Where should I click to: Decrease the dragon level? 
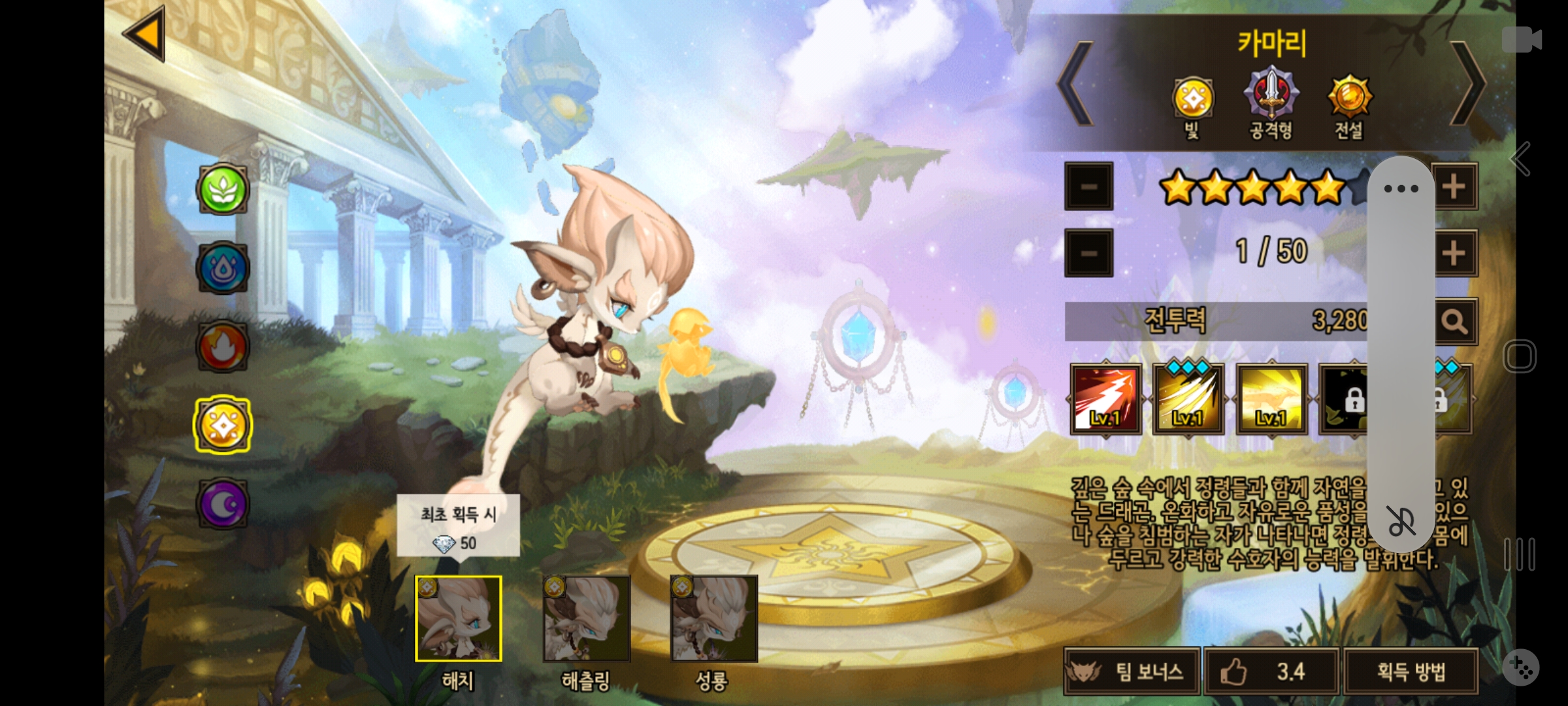pos(1088,253)
